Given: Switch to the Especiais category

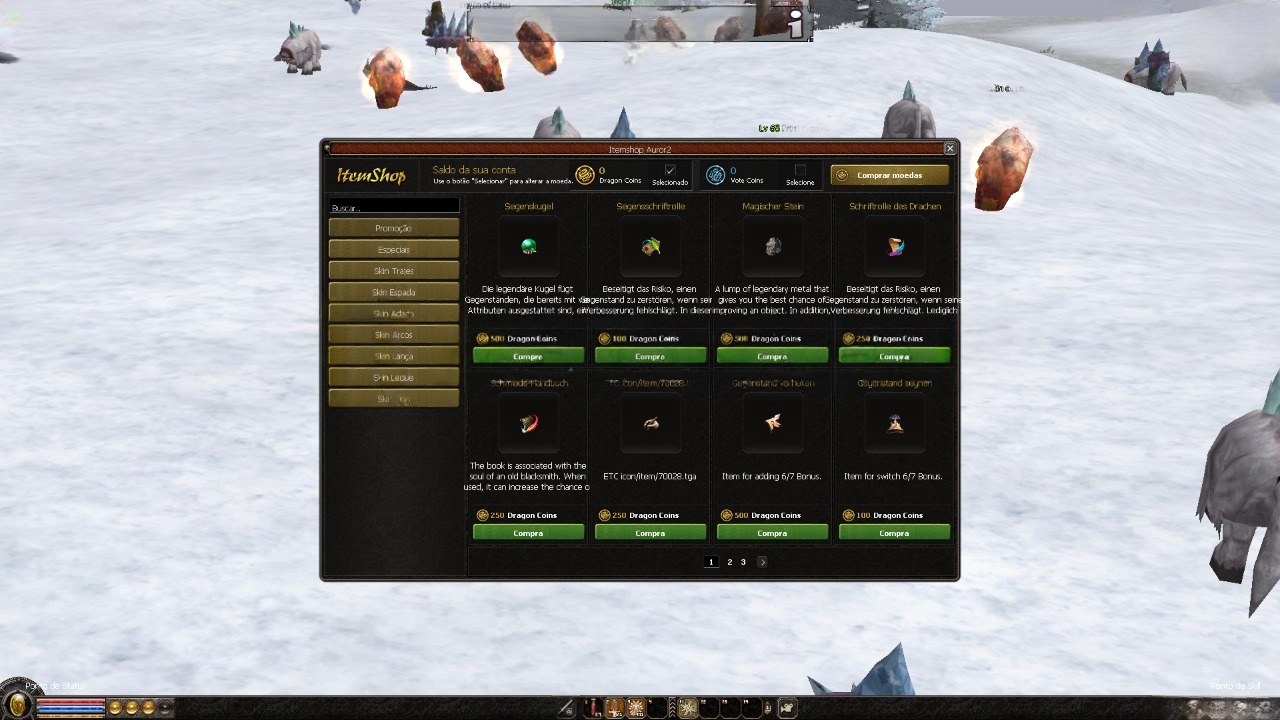Looking at the screenshot, I should pyautogui.click(x=394, y=249).
